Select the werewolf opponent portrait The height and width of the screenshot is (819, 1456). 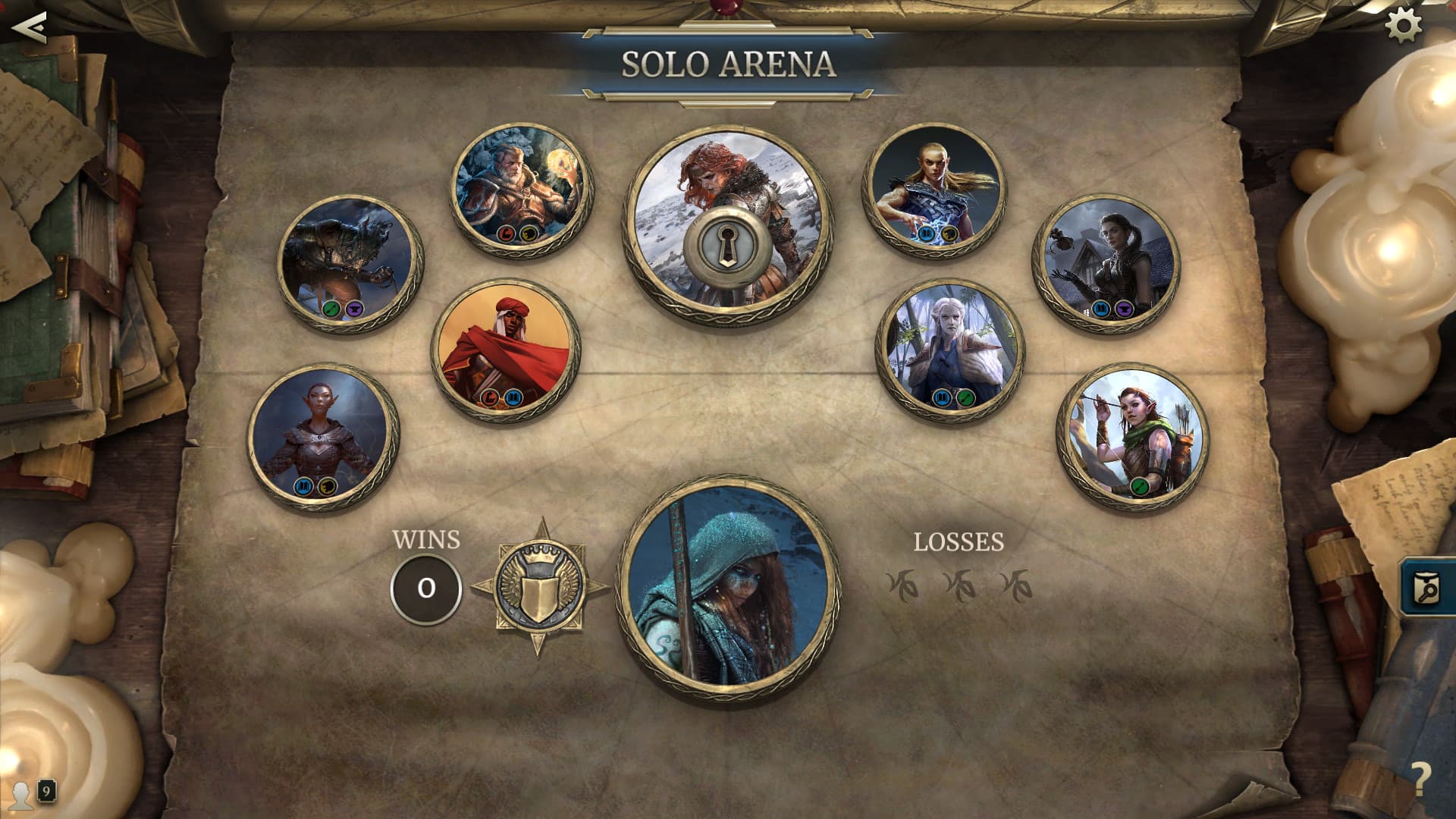coord(345,262)
